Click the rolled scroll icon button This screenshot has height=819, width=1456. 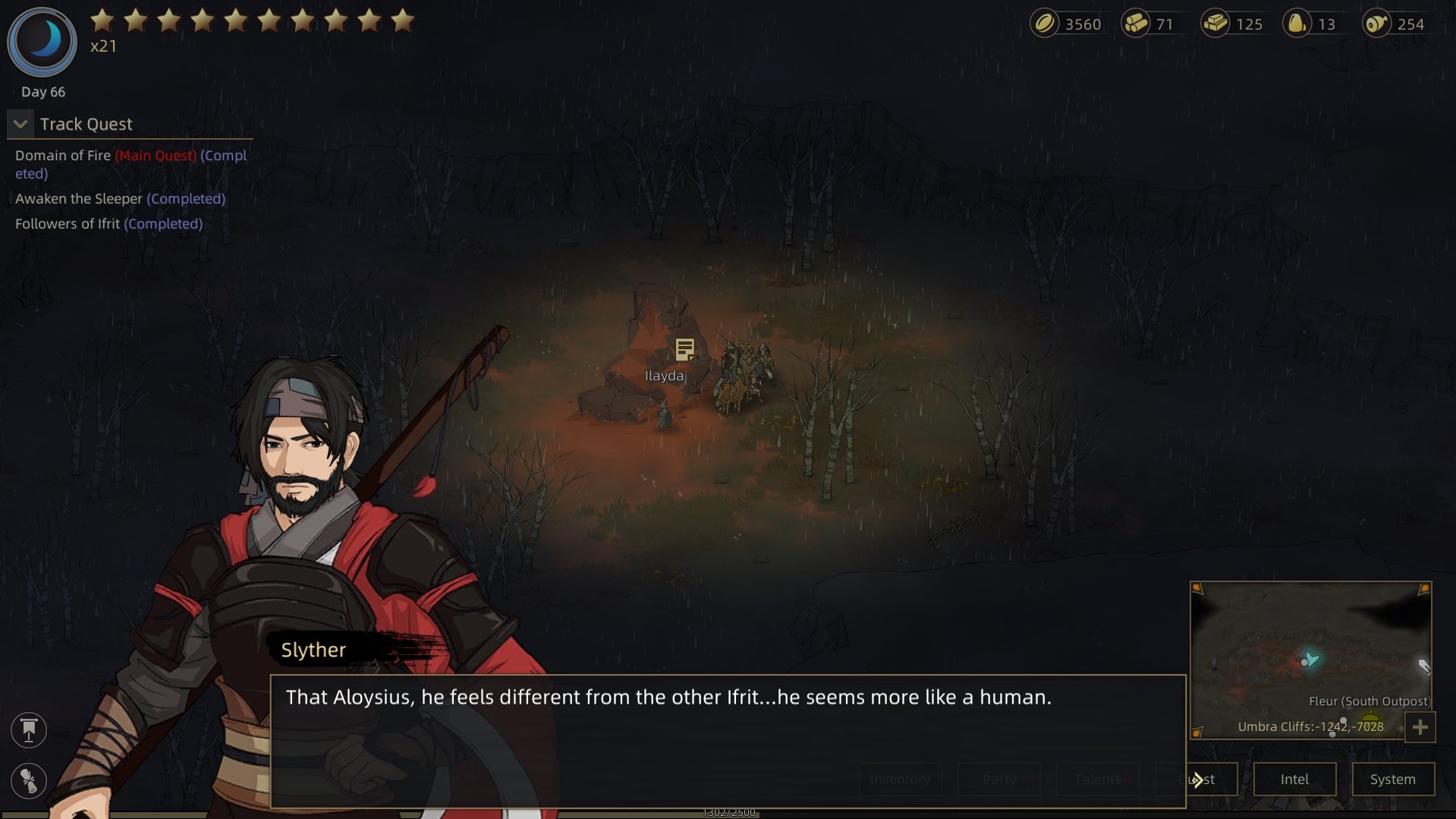[29, 780]
